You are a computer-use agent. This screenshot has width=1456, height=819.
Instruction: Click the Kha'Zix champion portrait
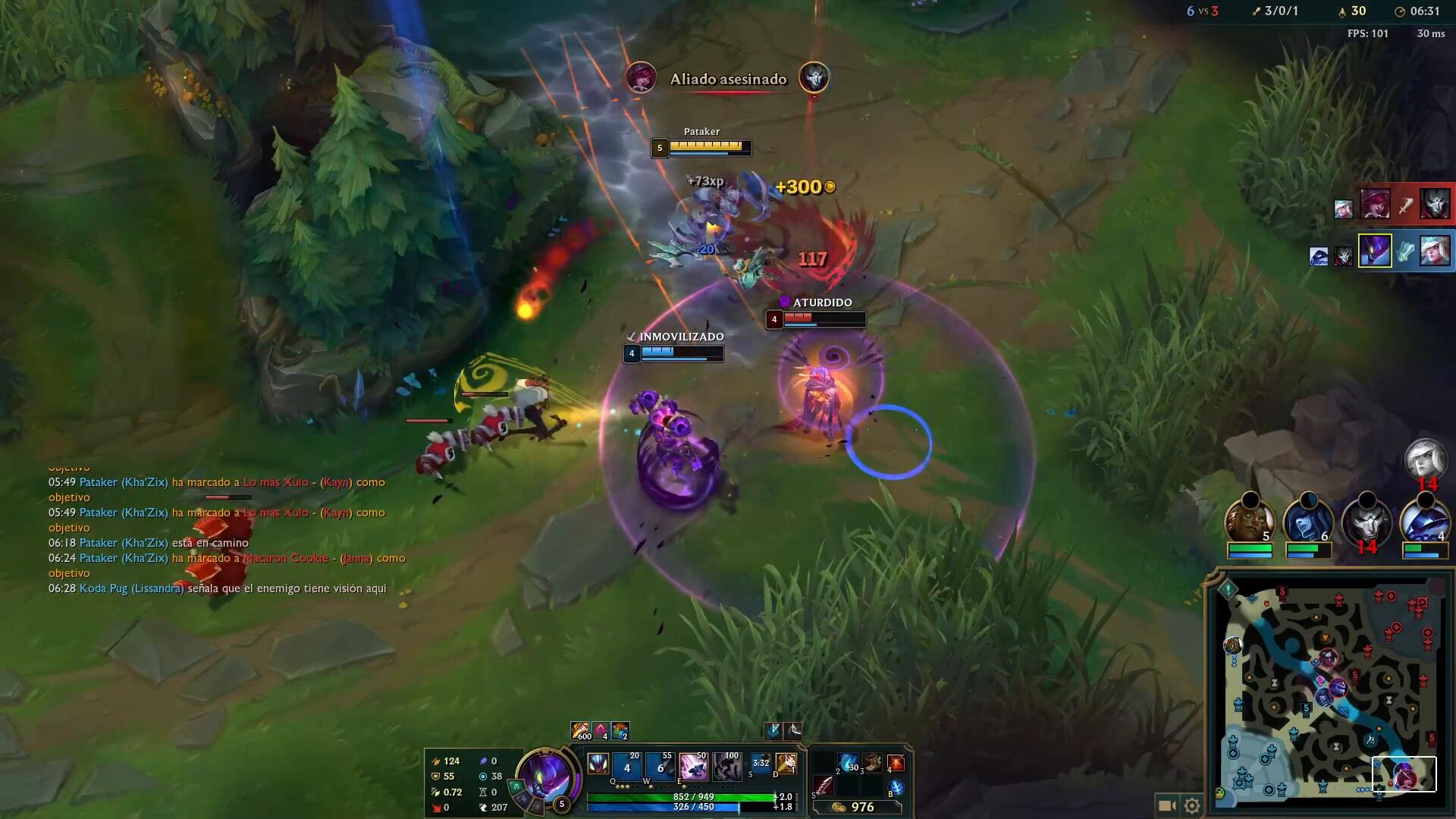[x=546, y=778]
